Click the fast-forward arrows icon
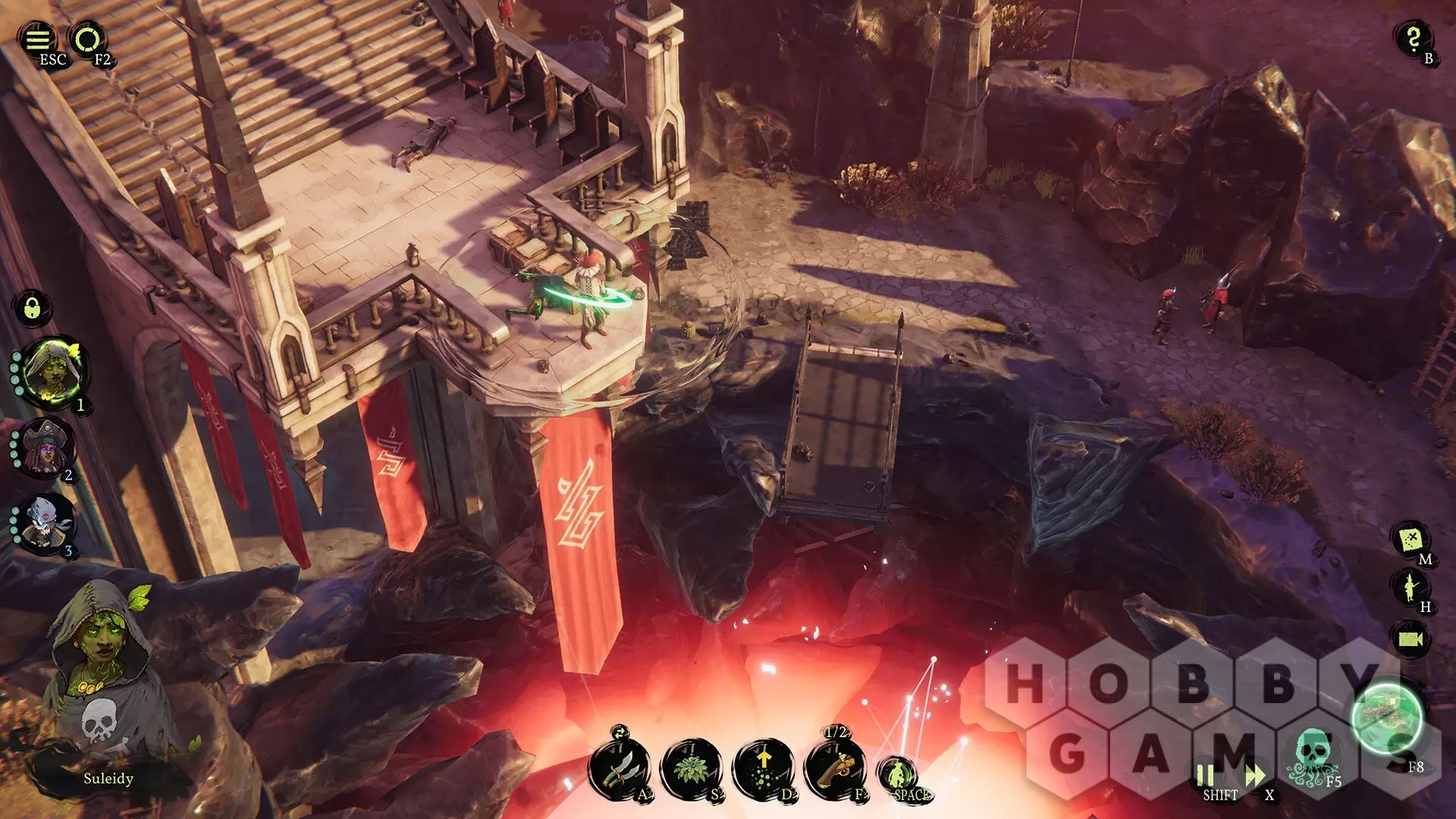Screen dimensions: 1456x819 click(1255, 777)
